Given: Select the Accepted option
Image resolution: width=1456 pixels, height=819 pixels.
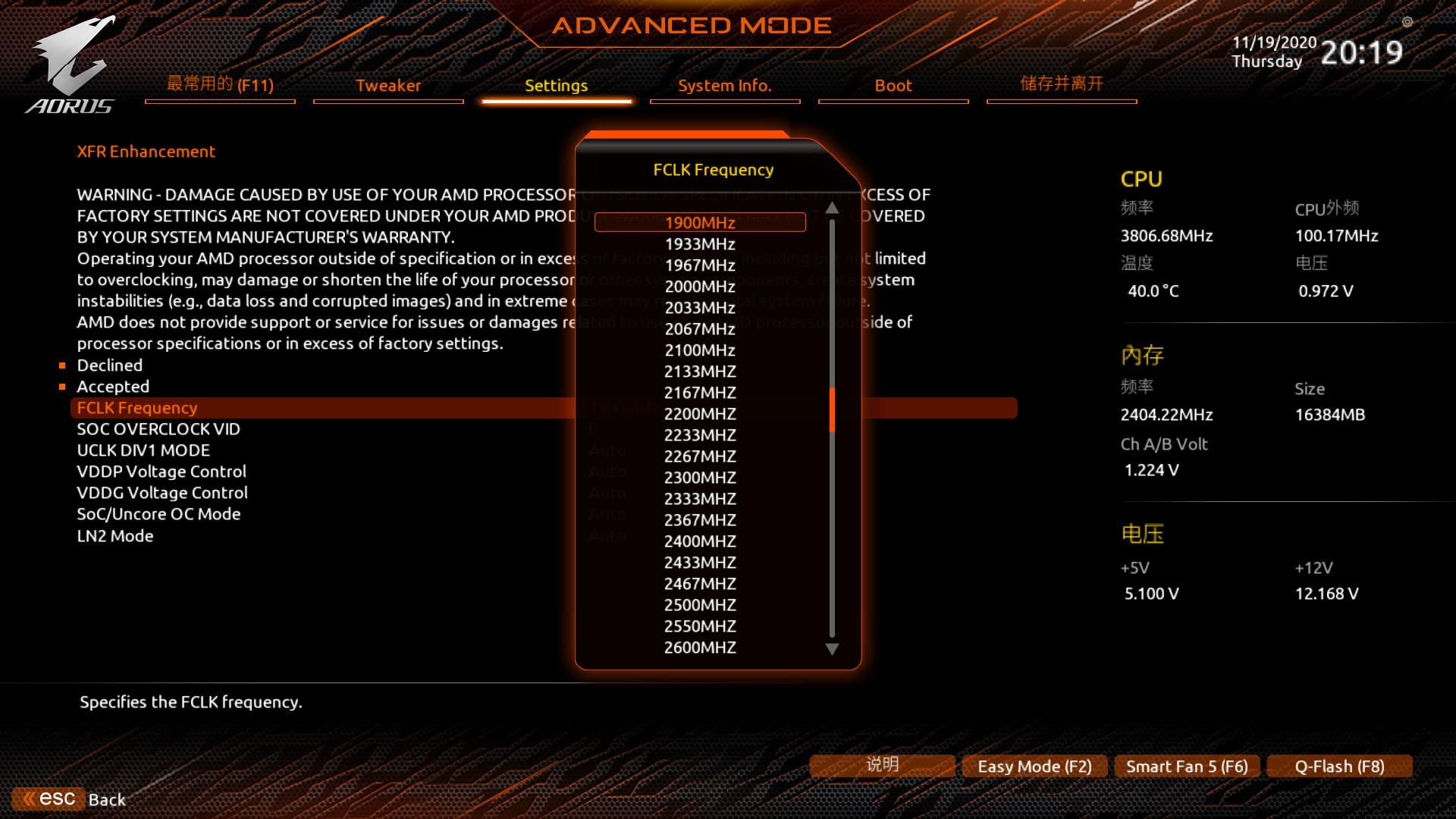Looking at the screenshot, I should pyautogui.click(x=113, y=387).
